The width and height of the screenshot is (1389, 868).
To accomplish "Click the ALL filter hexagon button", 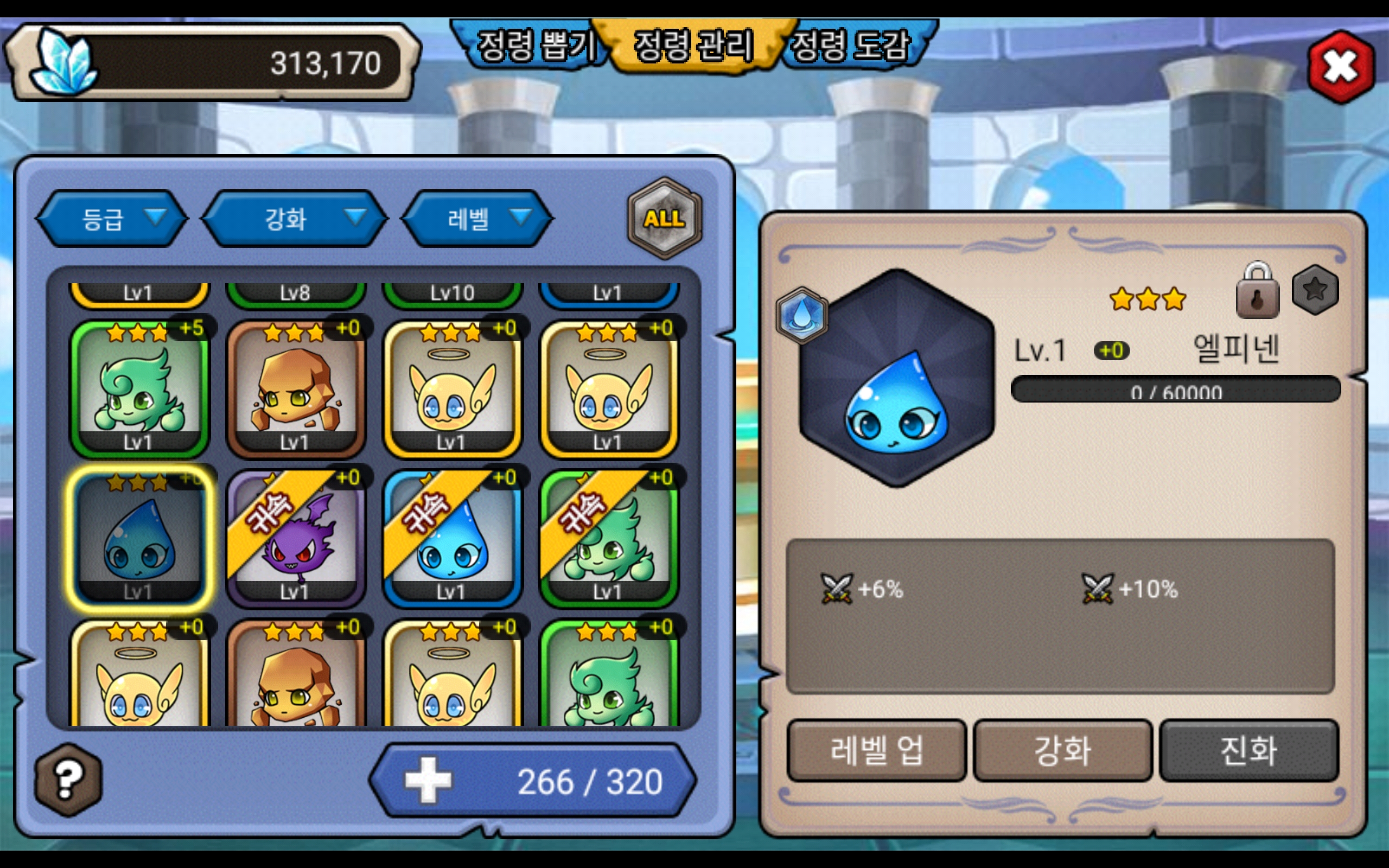I will 664,218.
